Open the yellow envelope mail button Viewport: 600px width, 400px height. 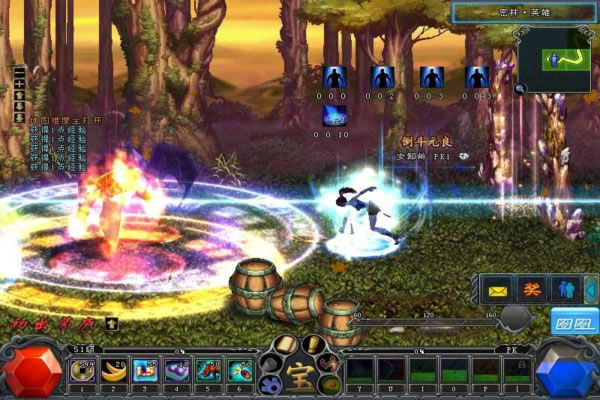(x=497, y=289)
